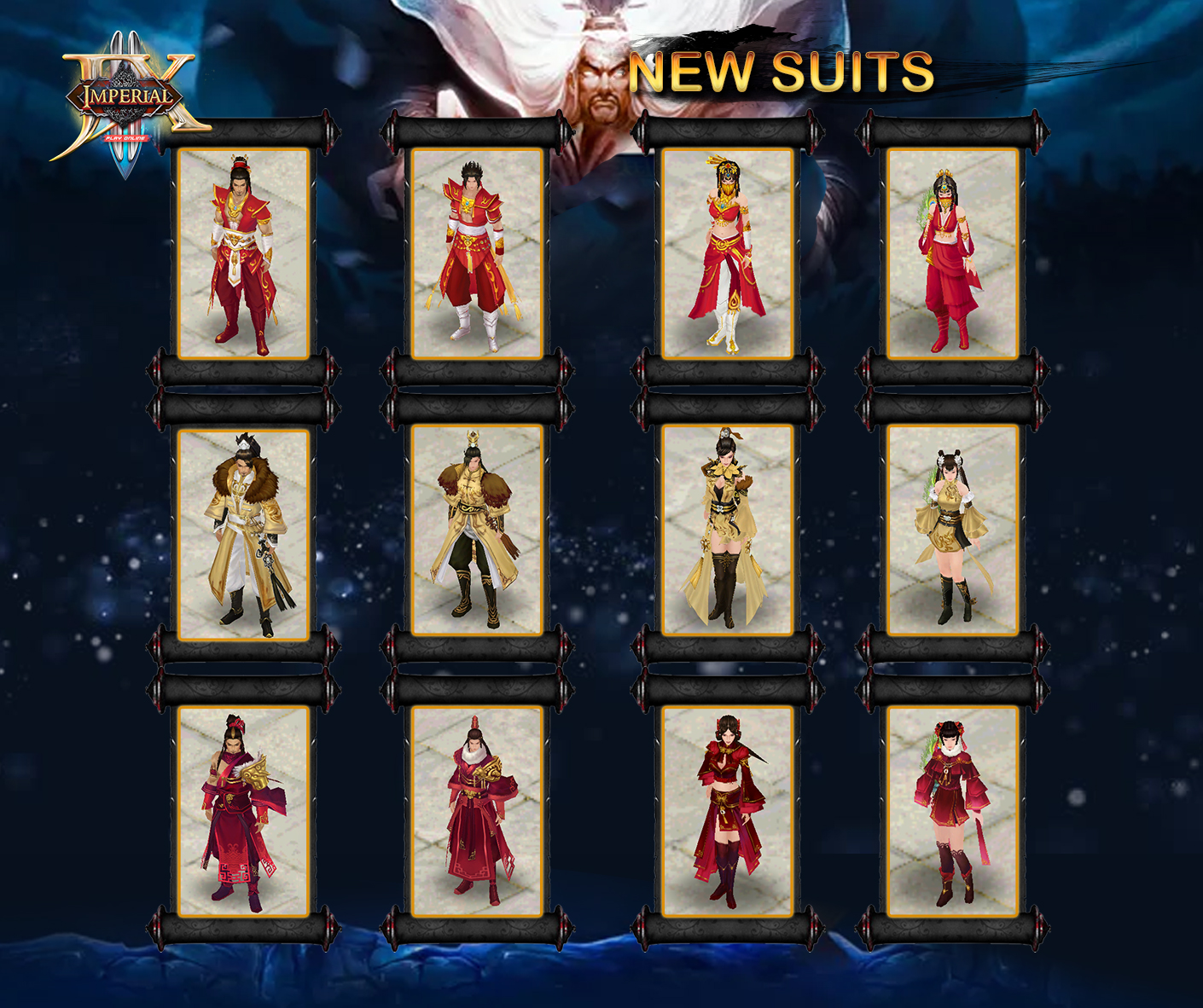Select gold coat suit with dark trousers
Screen dimensions: 1203x1008
(x=477, y=530)
